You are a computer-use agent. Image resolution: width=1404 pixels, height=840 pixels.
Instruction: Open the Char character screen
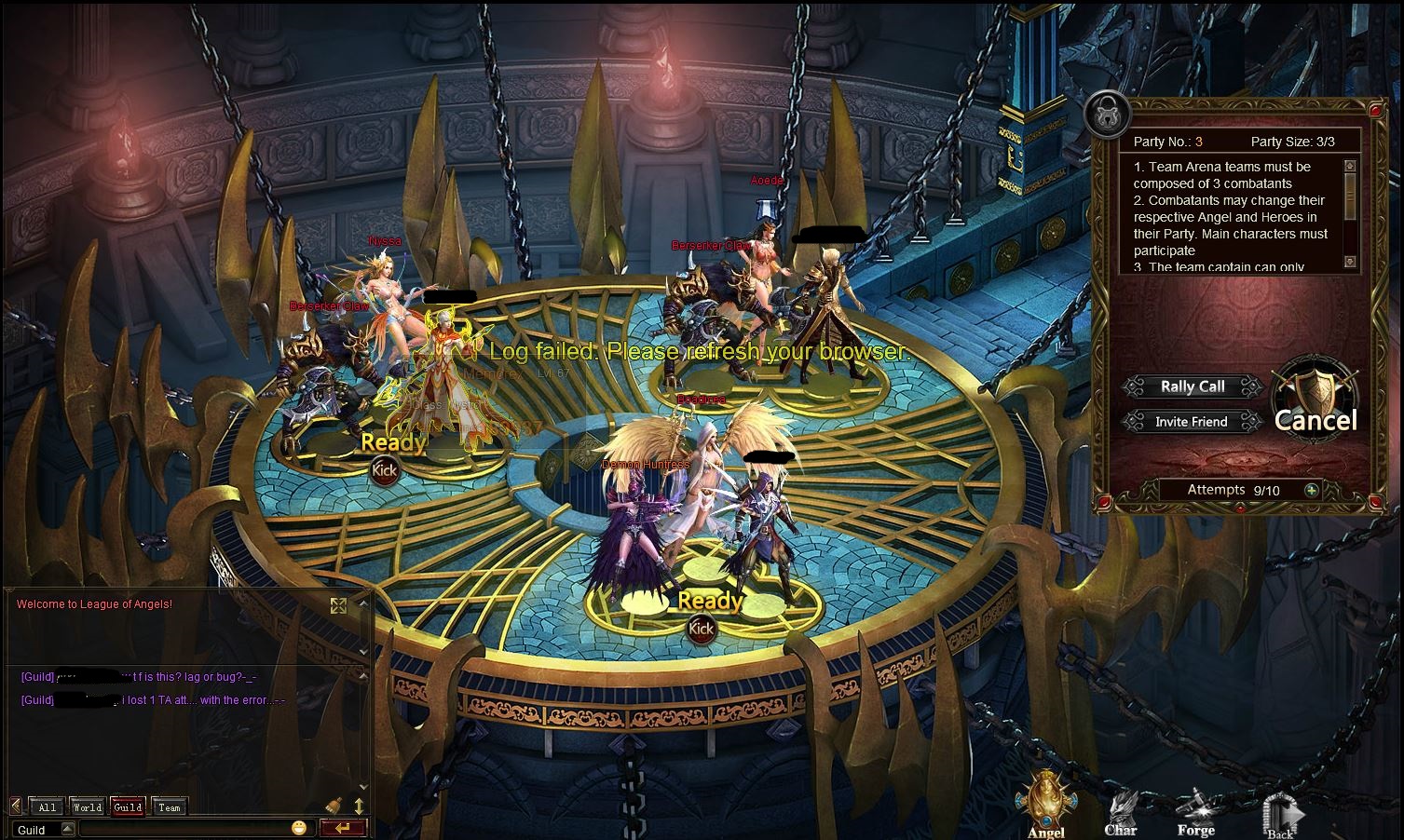pyautogui.click(x=1121, y=812)
